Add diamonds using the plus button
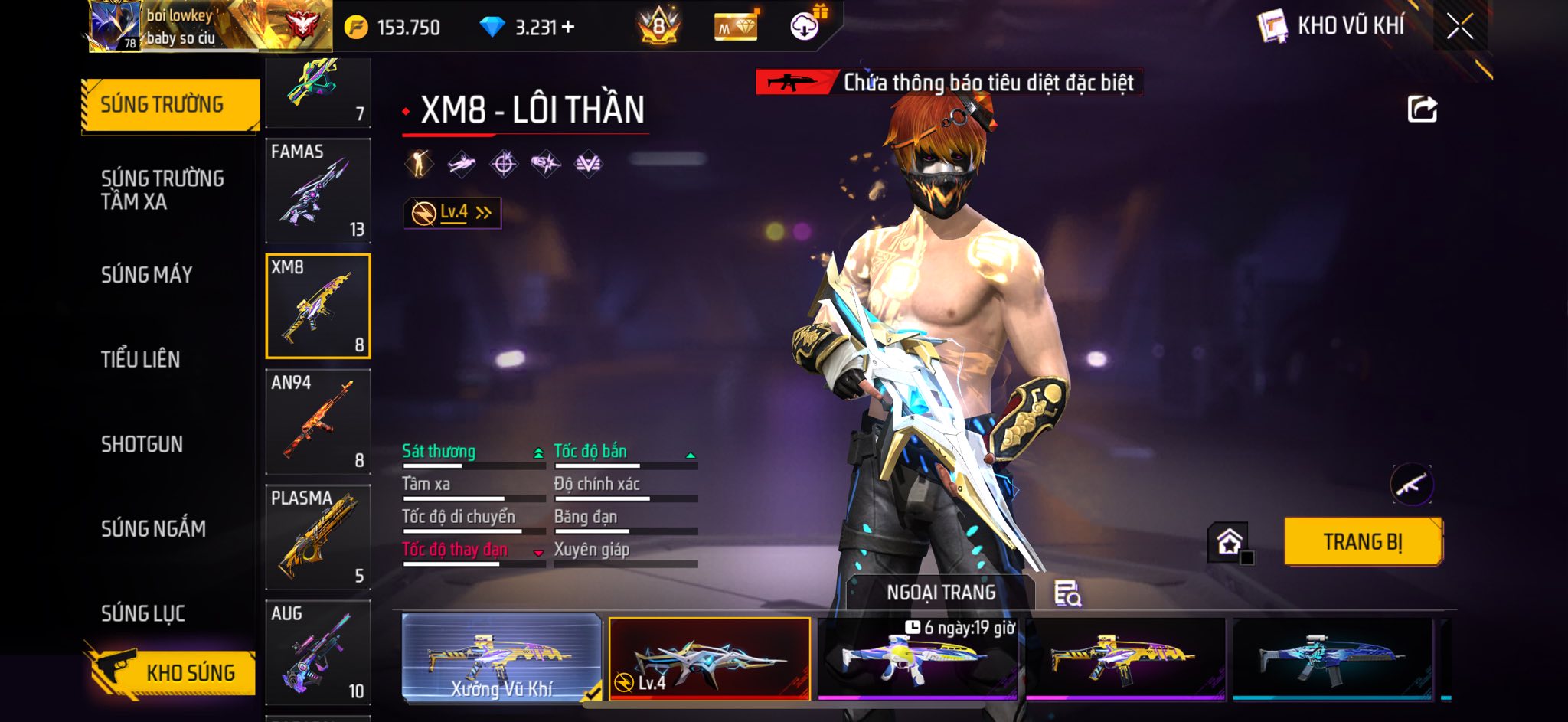The height and width of the screenshot is (722, 1568). [x=568, y=28]
